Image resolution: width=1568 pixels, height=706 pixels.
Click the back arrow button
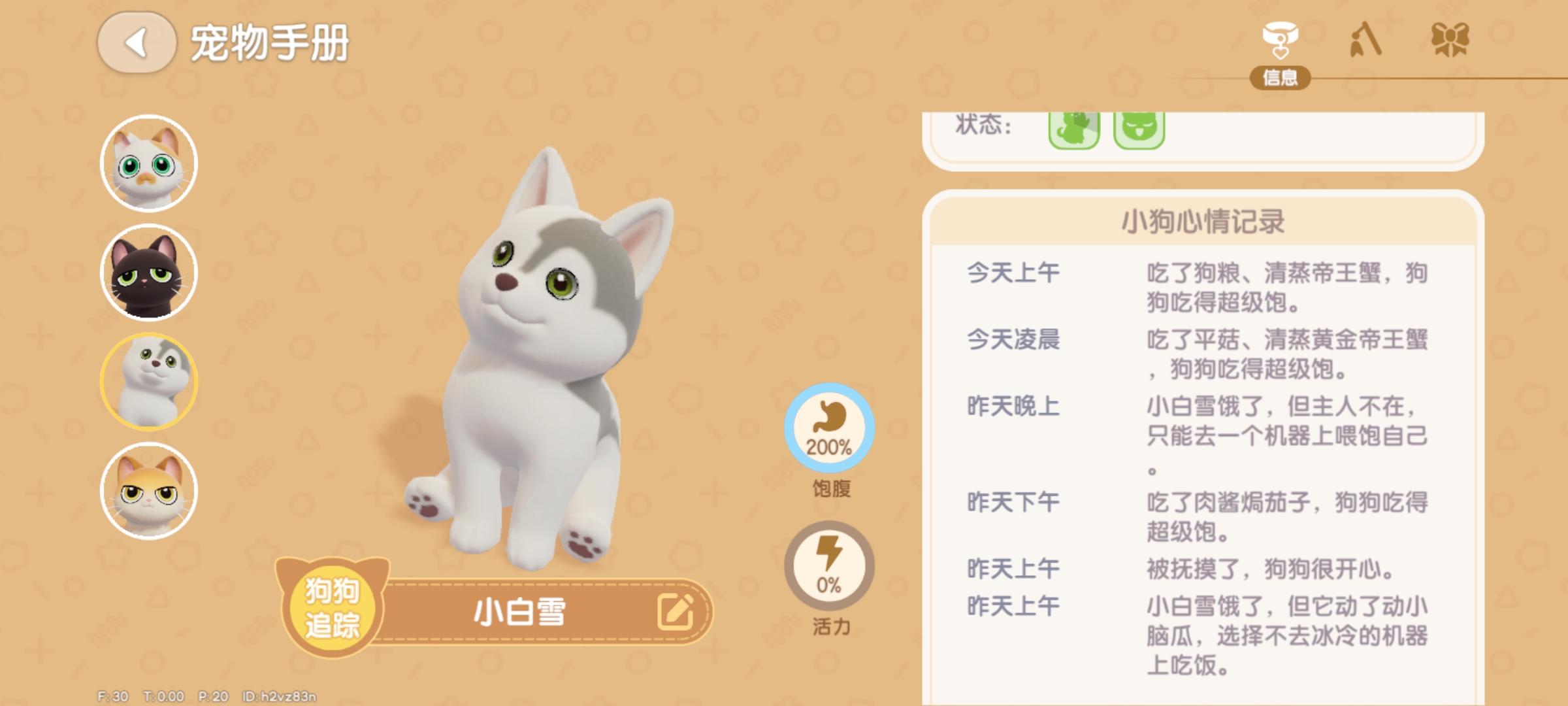coord(137,41)
